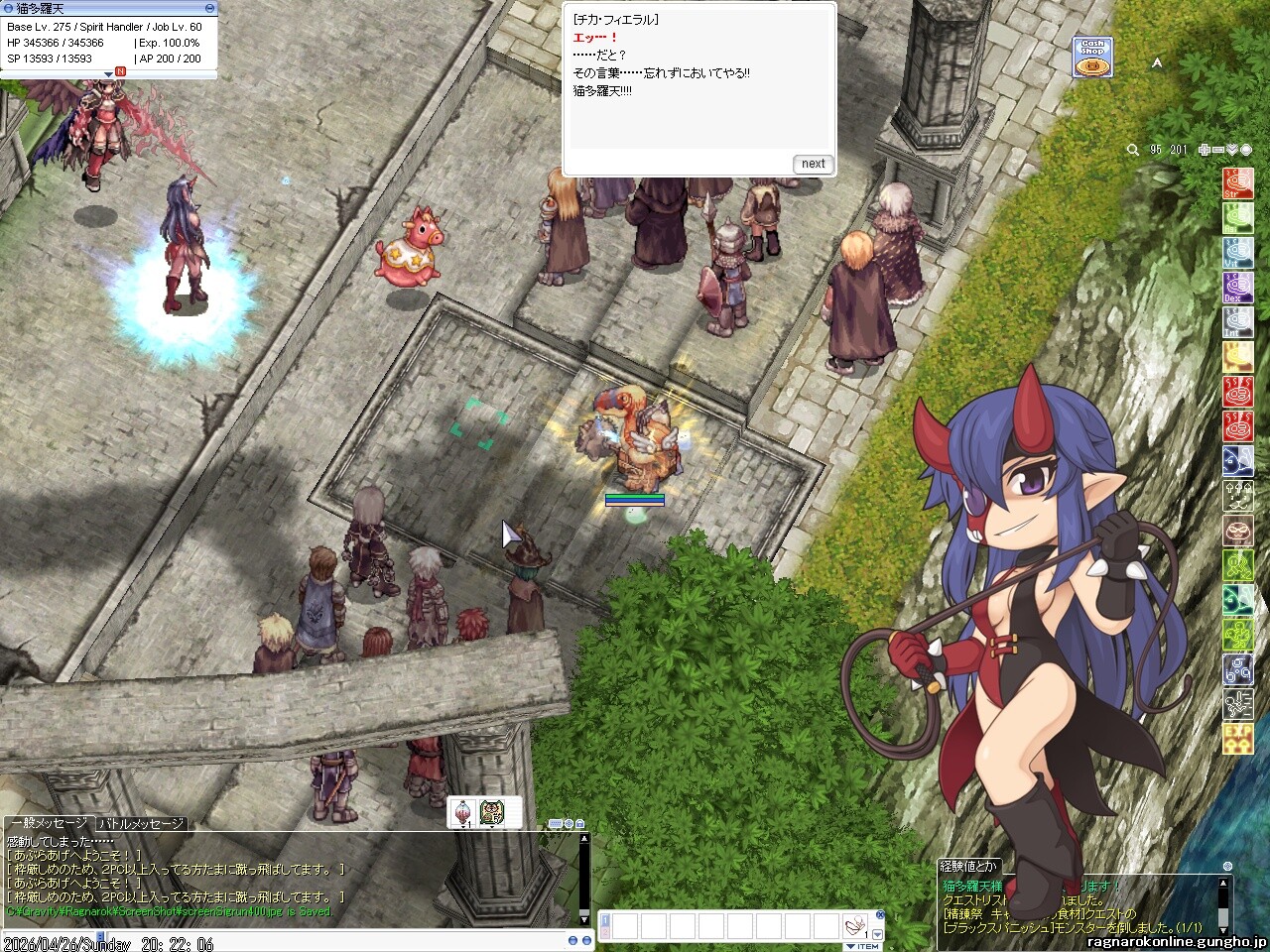
Task: Click the minimap zoom-out minus button
Action: pos(1218,150)
